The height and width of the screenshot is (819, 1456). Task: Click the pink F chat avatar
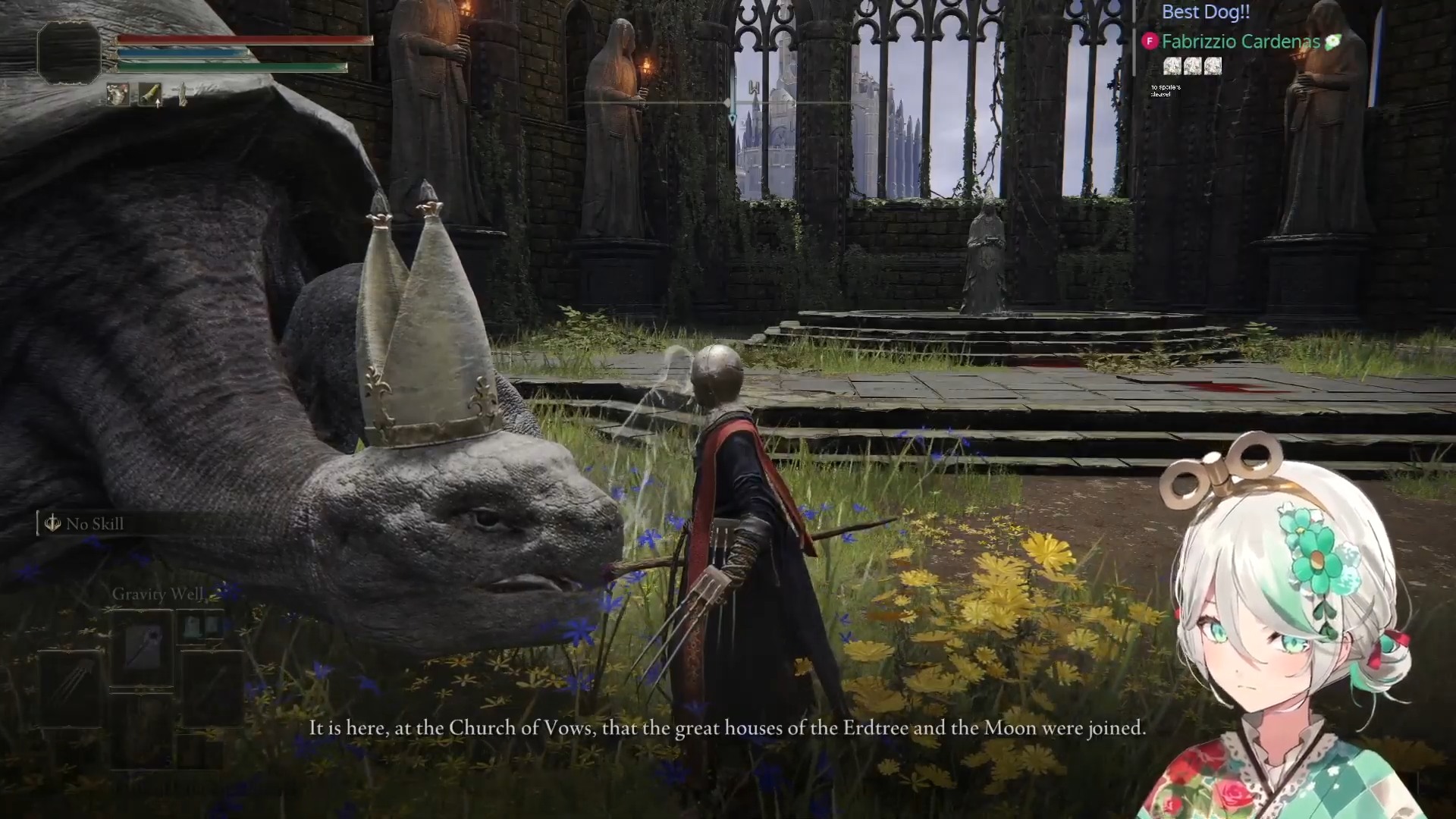[x=1150, y=42]
